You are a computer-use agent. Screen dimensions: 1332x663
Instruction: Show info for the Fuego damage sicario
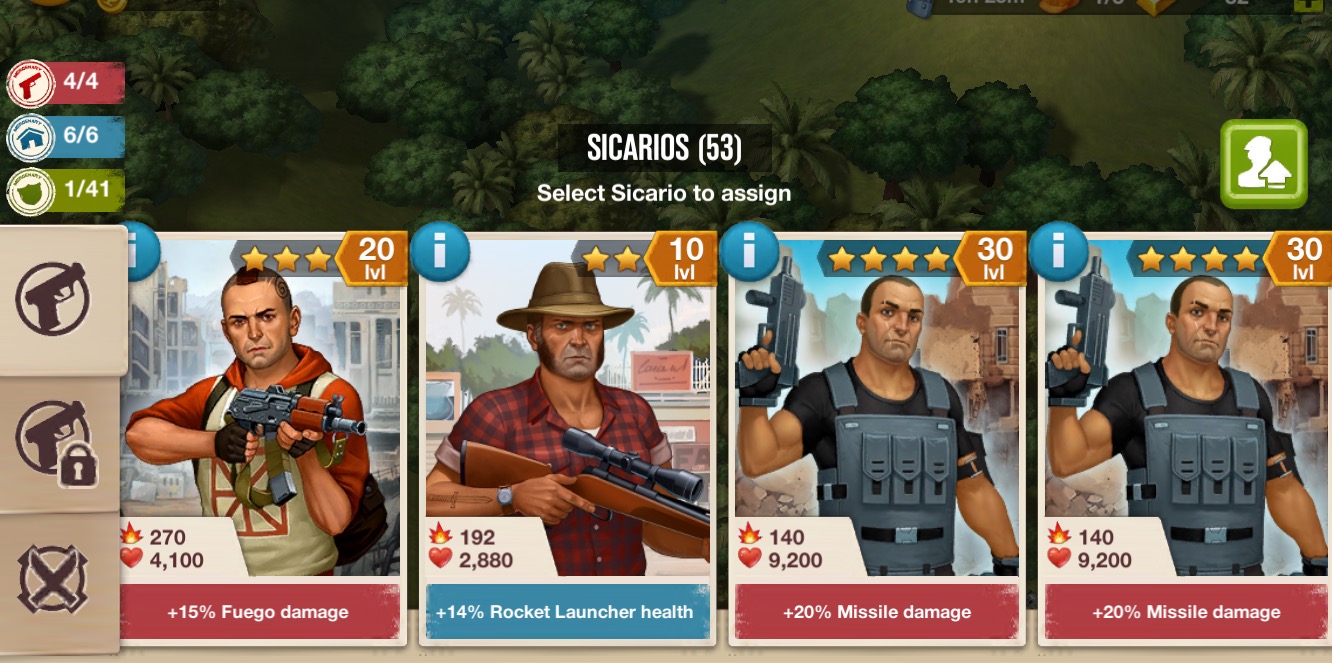point(138,251)
